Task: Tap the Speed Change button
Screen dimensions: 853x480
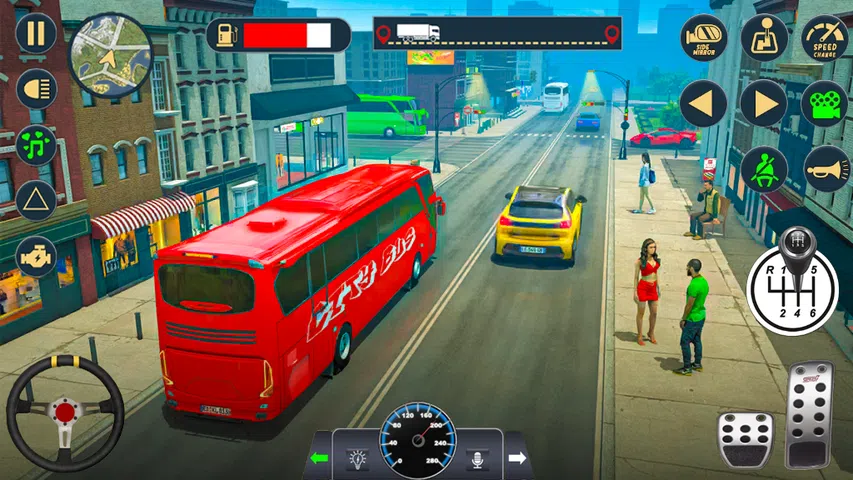Action: 824,37
